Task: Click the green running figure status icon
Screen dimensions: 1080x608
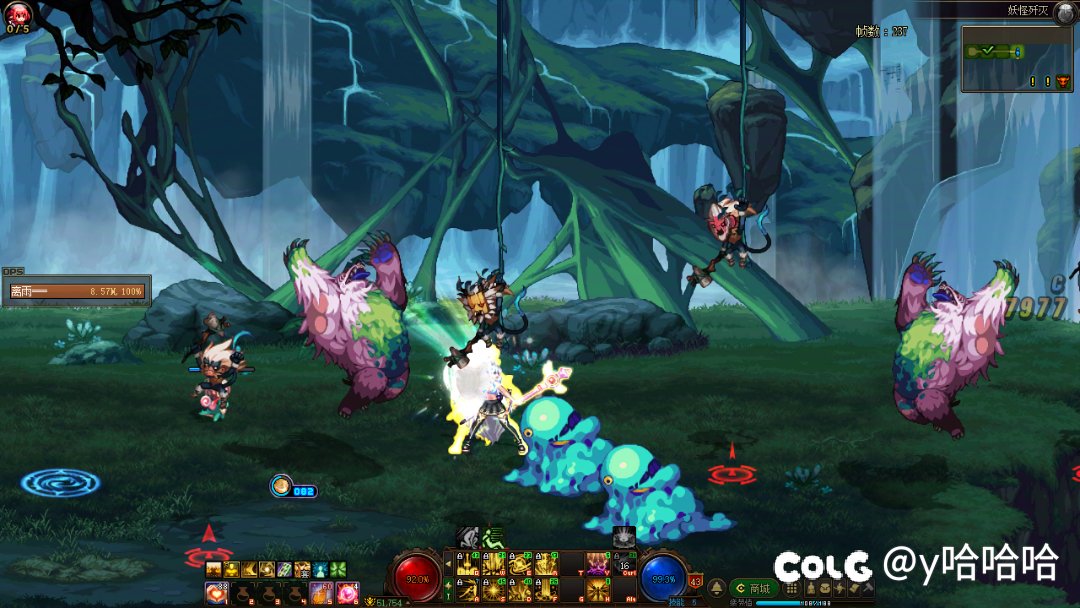Action: point(493,537)
